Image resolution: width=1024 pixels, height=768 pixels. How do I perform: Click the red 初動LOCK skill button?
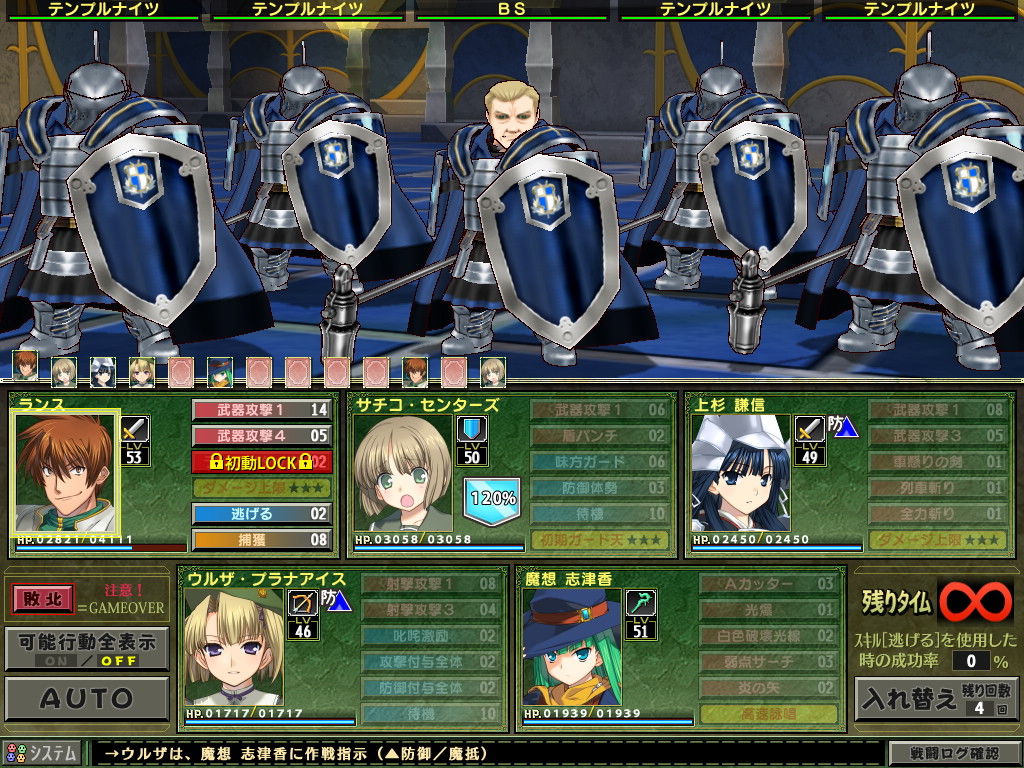(261, 462)
